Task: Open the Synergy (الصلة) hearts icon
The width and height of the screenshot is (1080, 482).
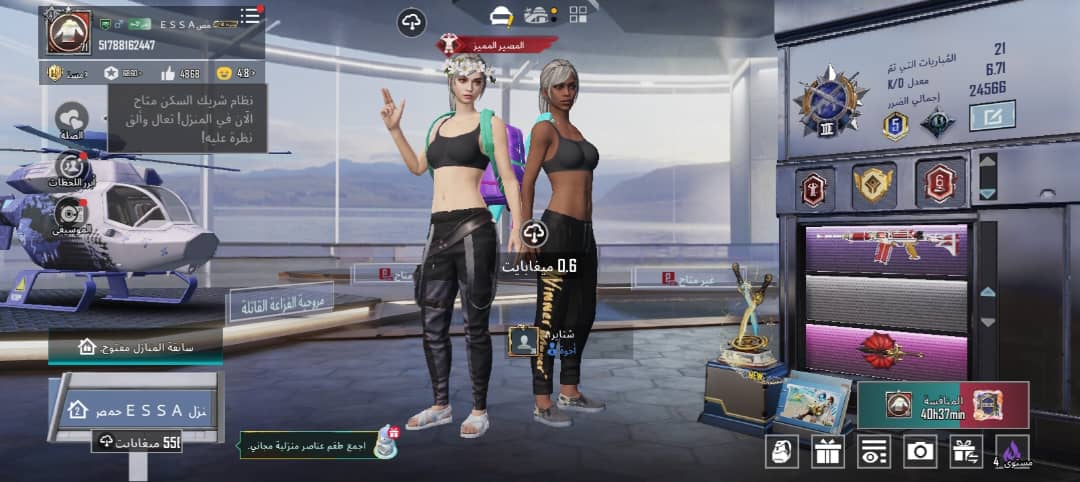Action: click(71, 119)
